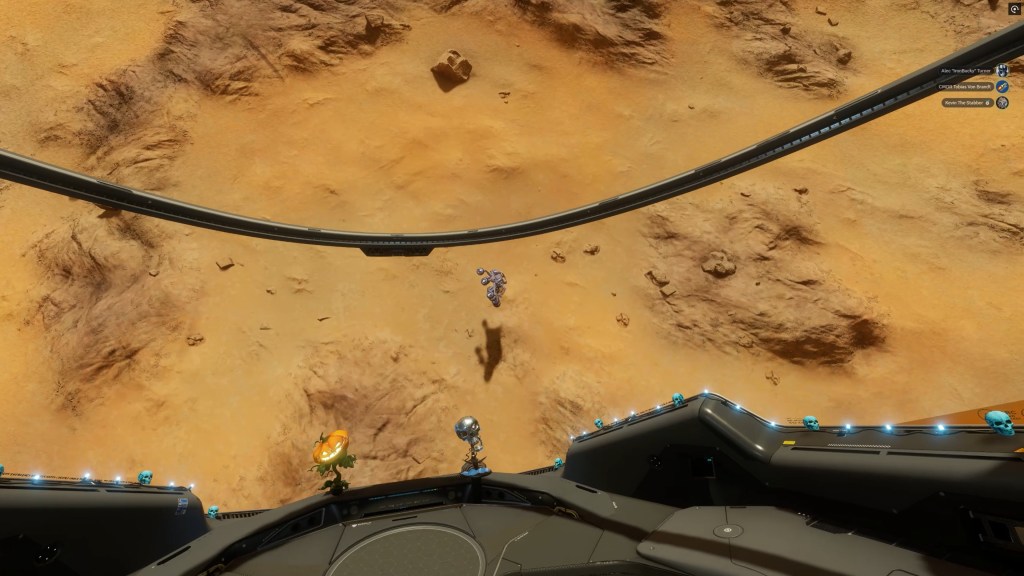Click Kevin The Stabber's party entry
Screen dimensions: 1024x576
tap(966, 102)
